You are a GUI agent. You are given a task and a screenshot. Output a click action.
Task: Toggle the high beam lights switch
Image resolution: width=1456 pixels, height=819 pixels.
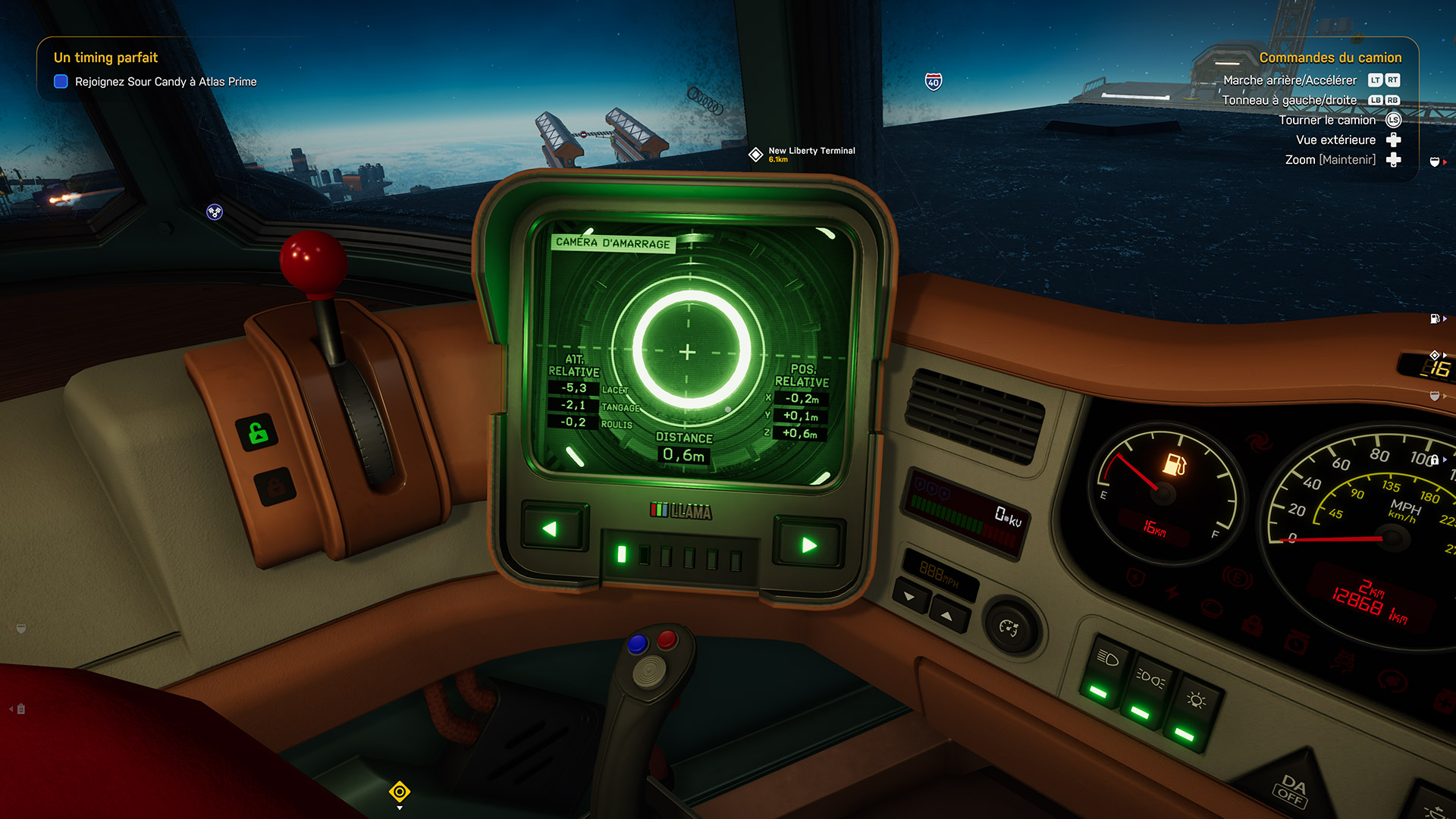(1147, 691)
